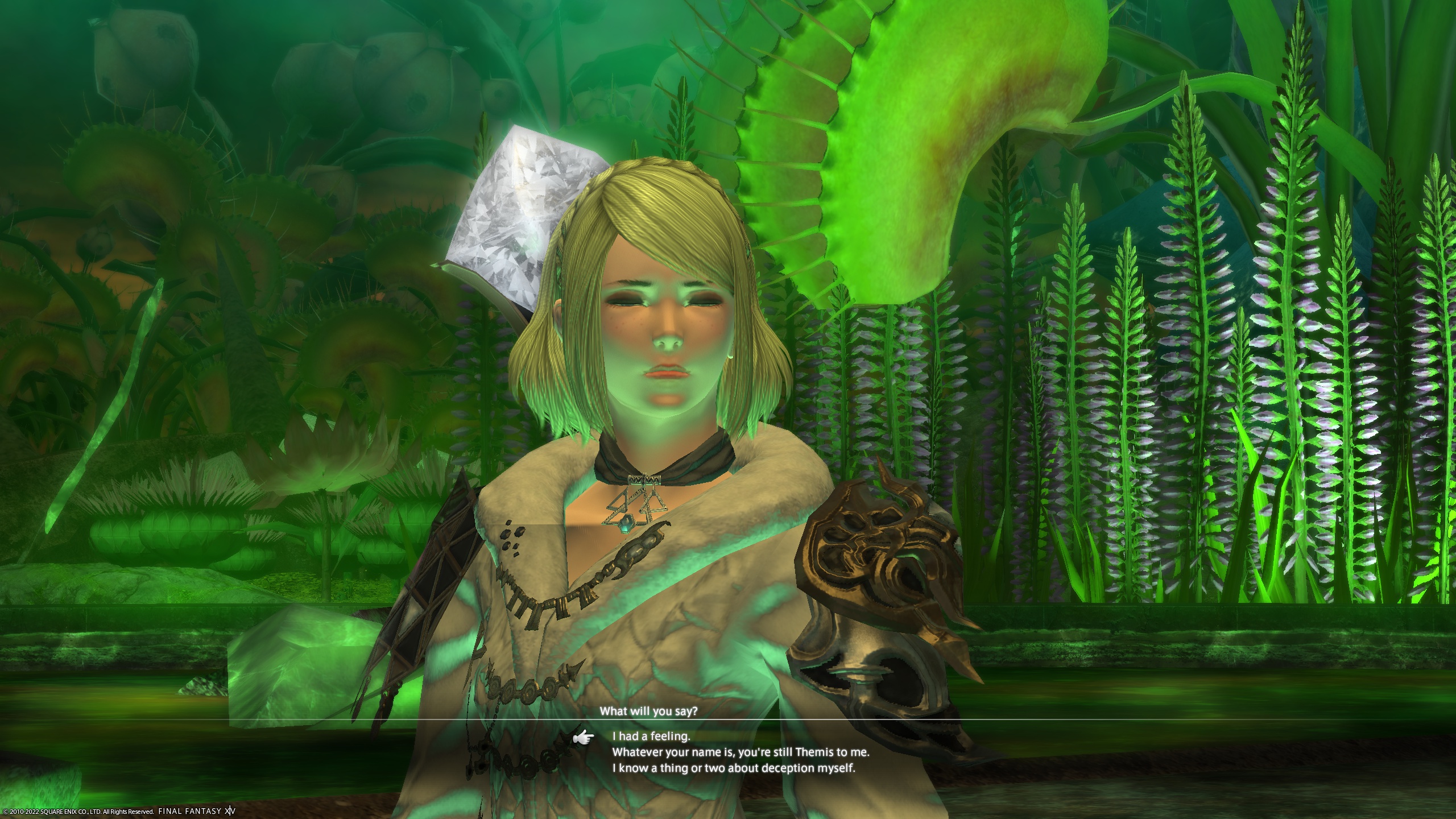Pick "I know a thing or two about deception myself"
The height and width of the screenshot is (819, 1456).
pos(734,768)
